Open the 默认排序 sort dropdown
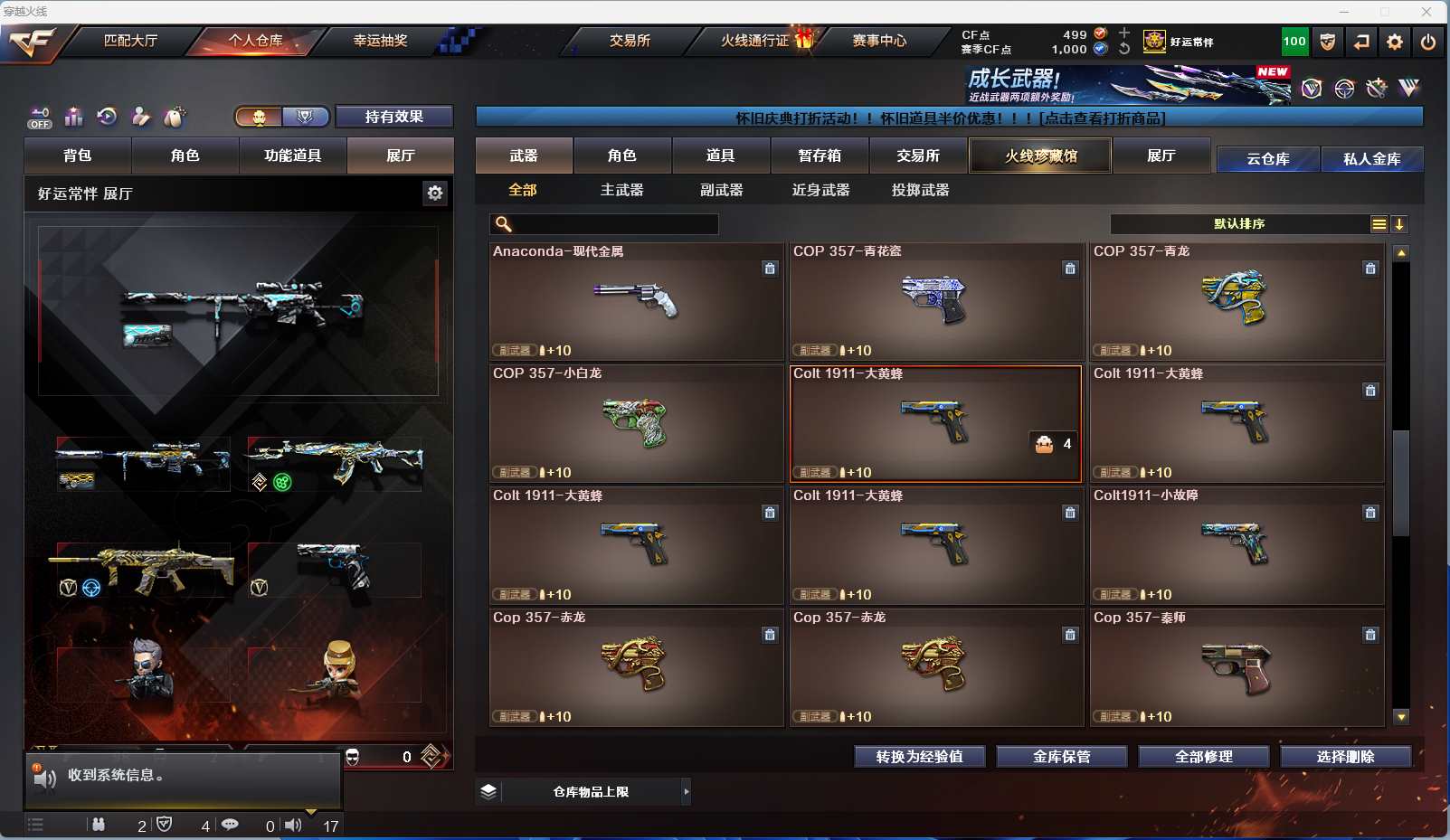Screen dimensions: 1450x840 pyautogui.click(x=1239, y=224)
